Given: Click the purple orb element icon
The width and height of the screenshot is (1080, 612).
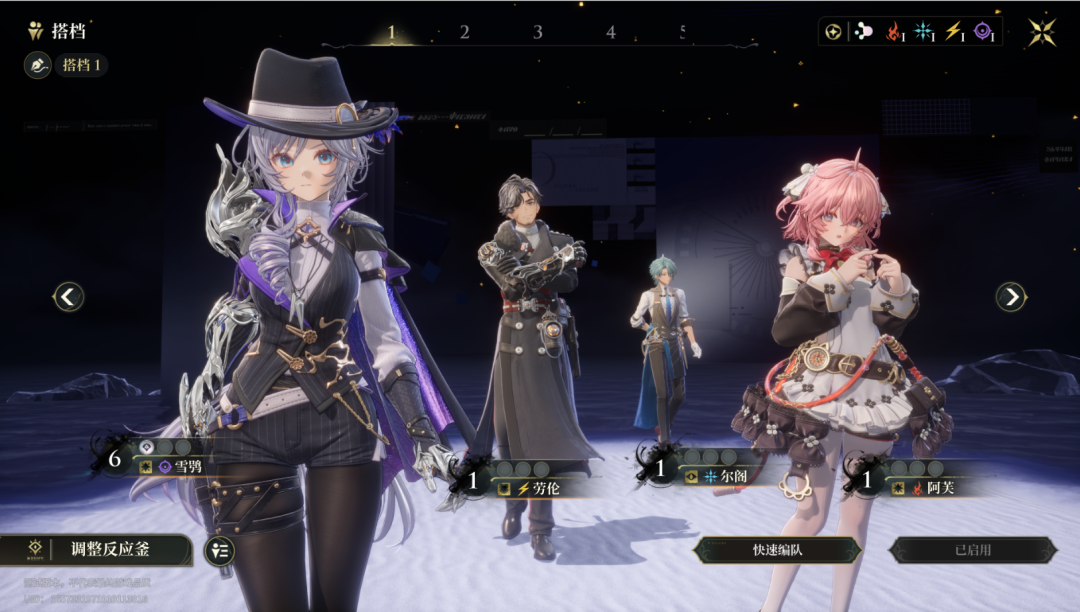Looking at the screenshot, I should click(984, 32).
